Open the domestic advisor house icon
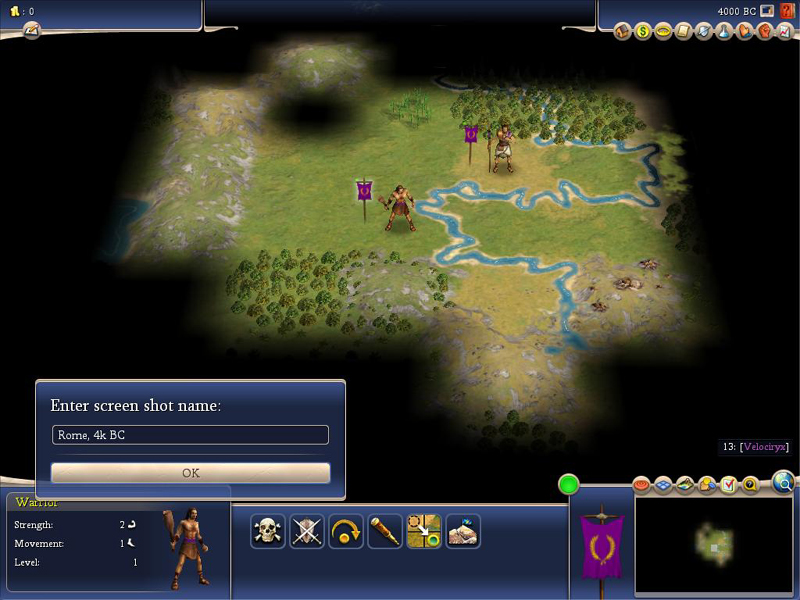This screenshot has height=600, width=800. tap(623, 32)
